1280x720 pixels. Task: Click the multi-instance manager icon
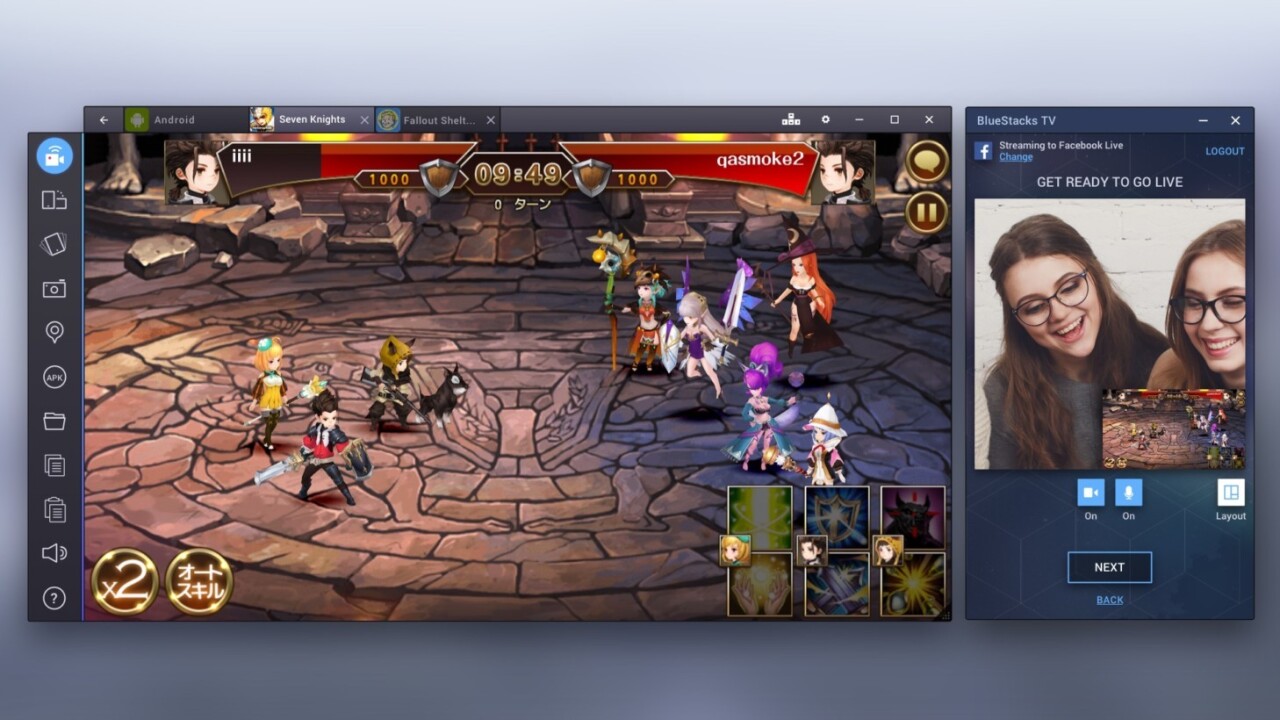pyautogui.click(x=793, y=119)
